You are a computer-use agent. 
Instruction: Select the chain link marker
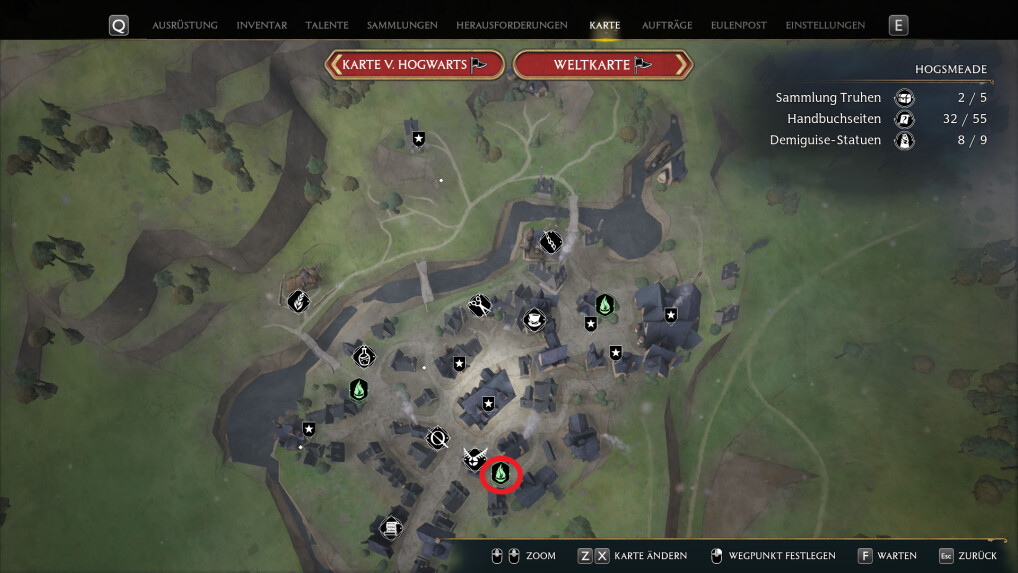550,241
